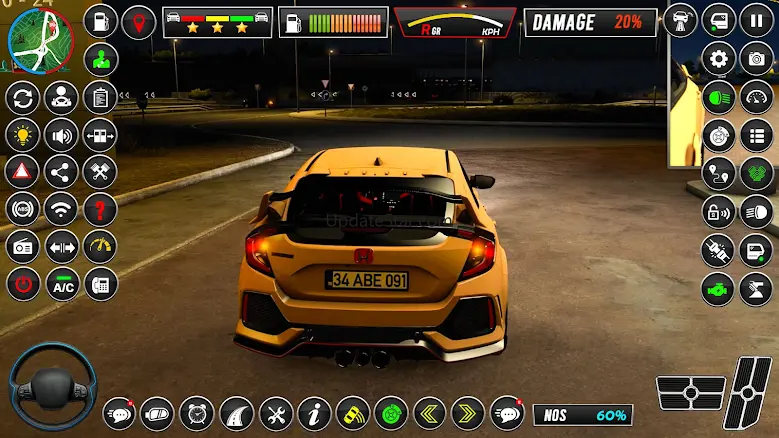Open the wrench and screwdriver repair icon
Screen dimensions: 779x438
276,413
